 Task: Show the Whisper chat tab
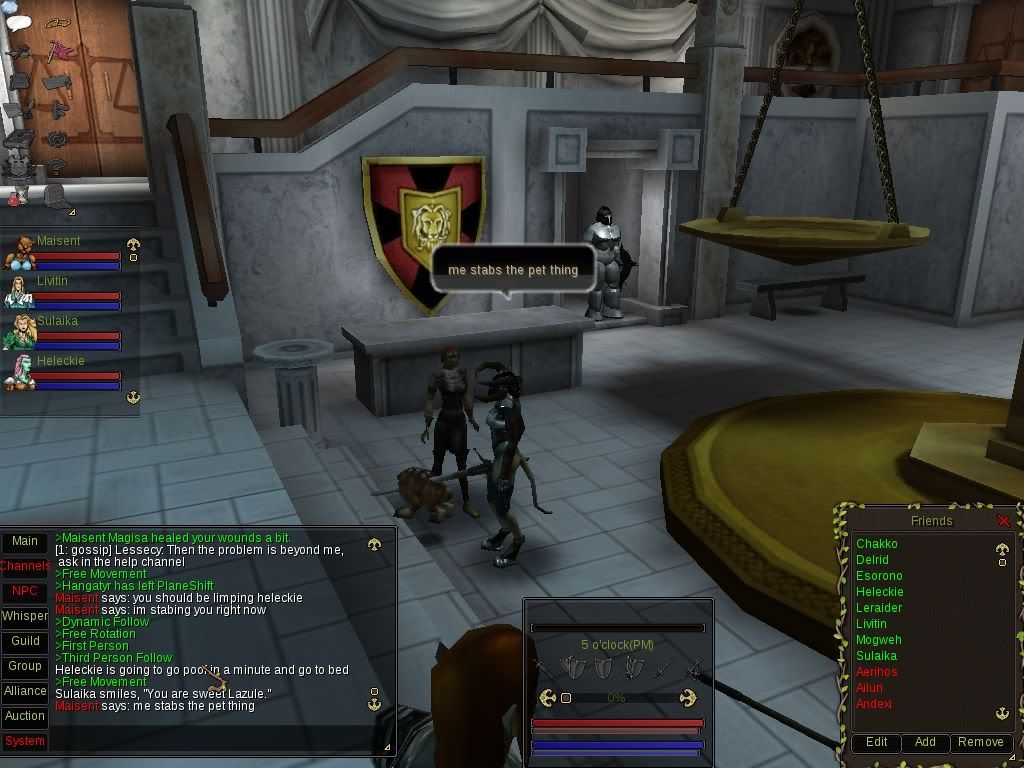(25, 616)
